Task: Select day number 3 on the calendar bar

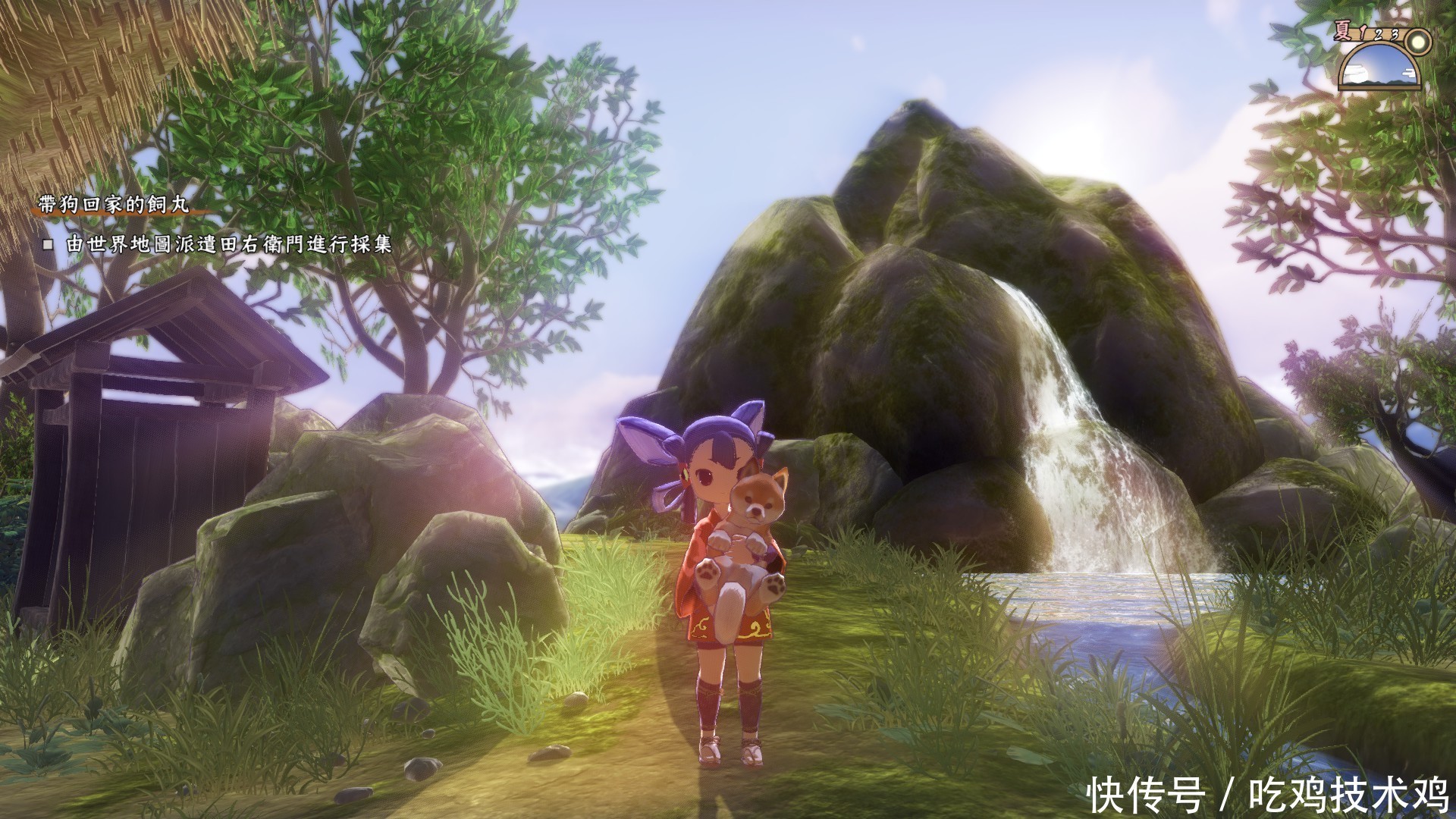Action: [1395, 34]
